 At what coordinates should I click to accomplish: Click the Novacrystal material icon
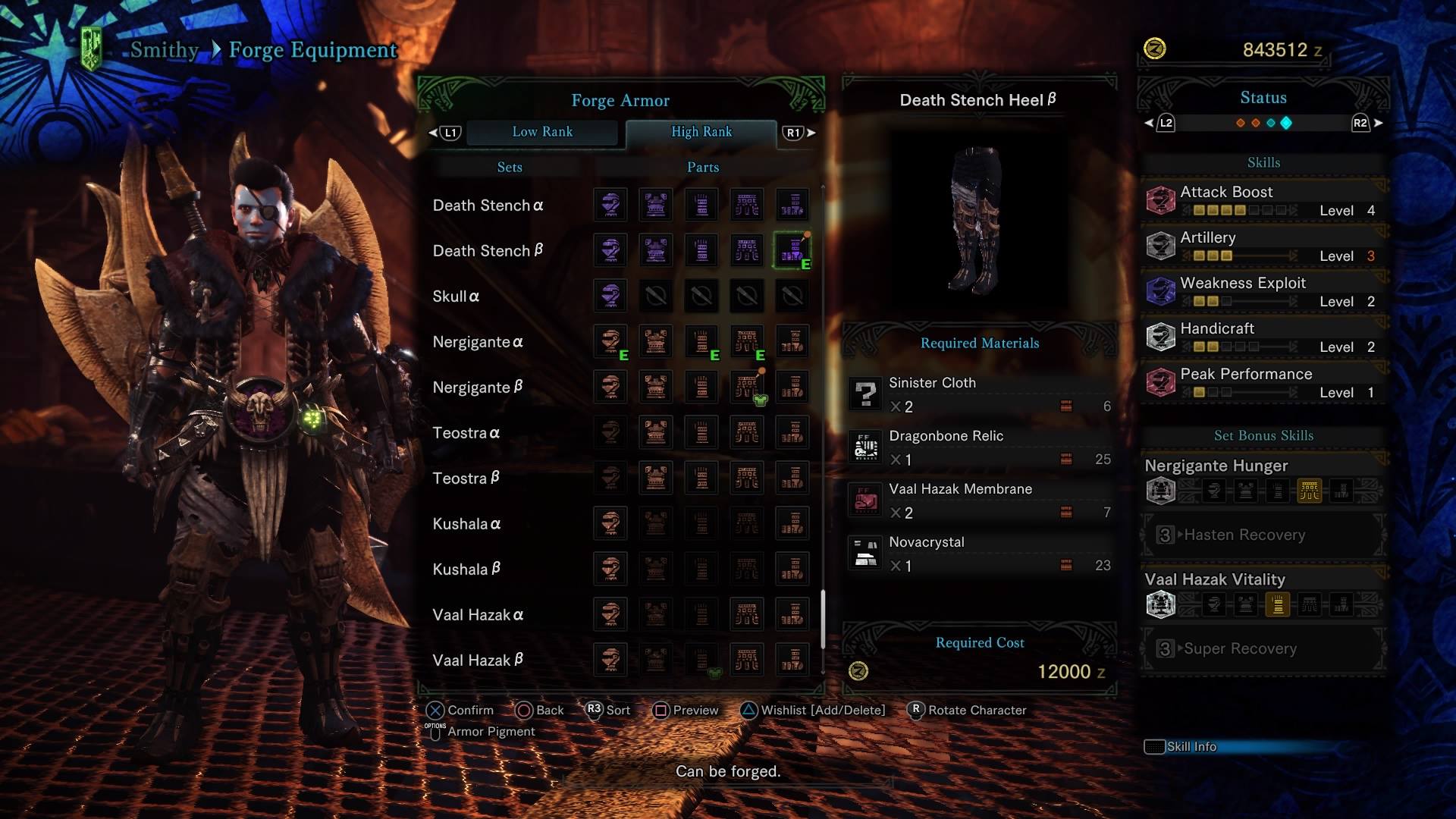coord(865,552)
